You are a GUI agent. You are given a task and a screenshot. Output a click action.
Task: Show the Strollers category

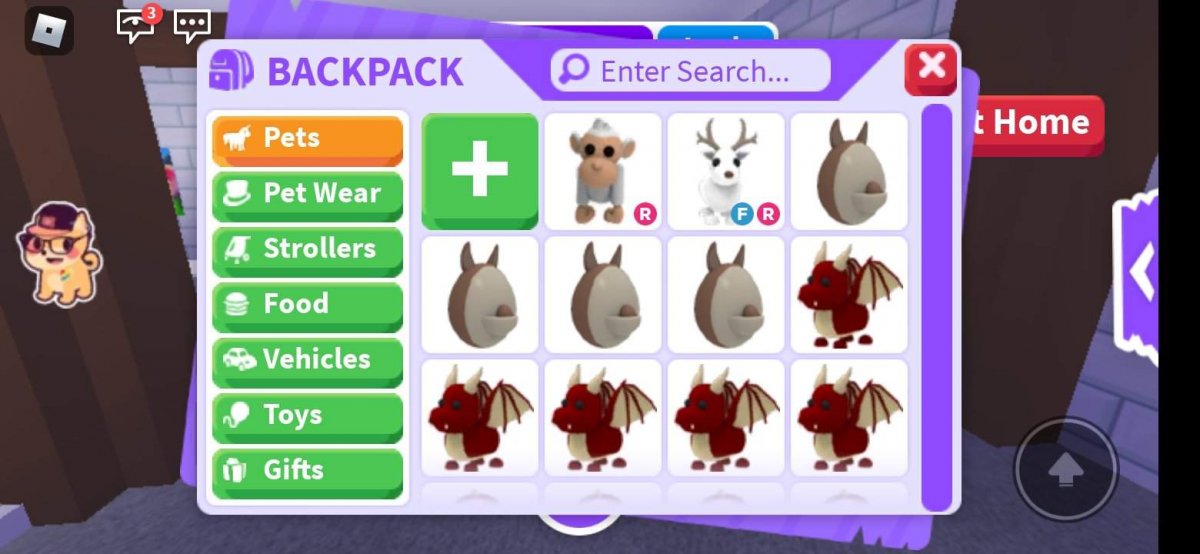(x=307, y=250)
